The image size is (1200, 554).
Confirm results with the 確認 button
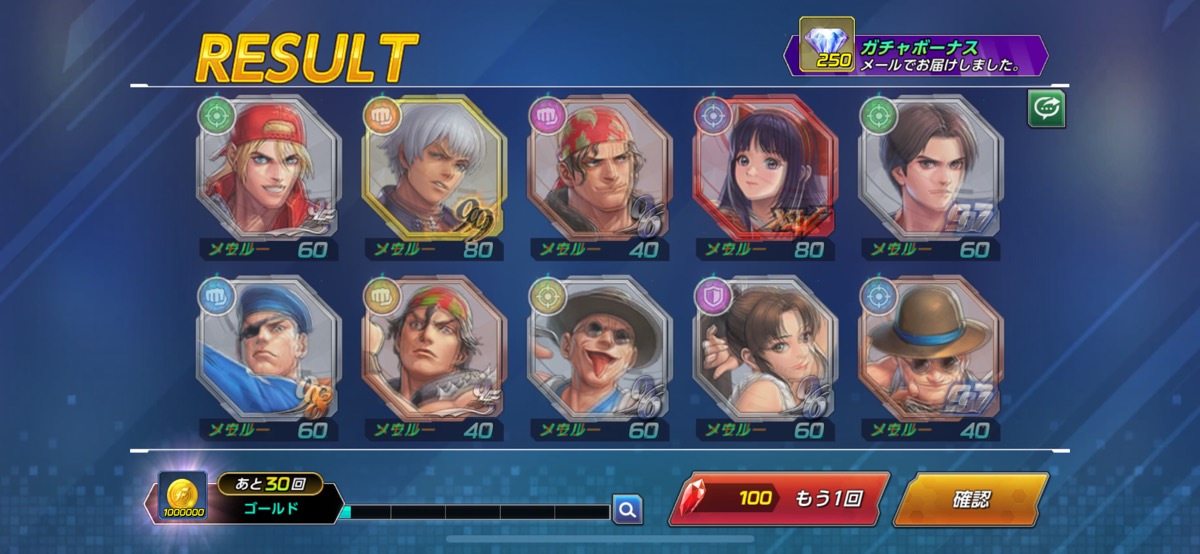tap(968, 498)
